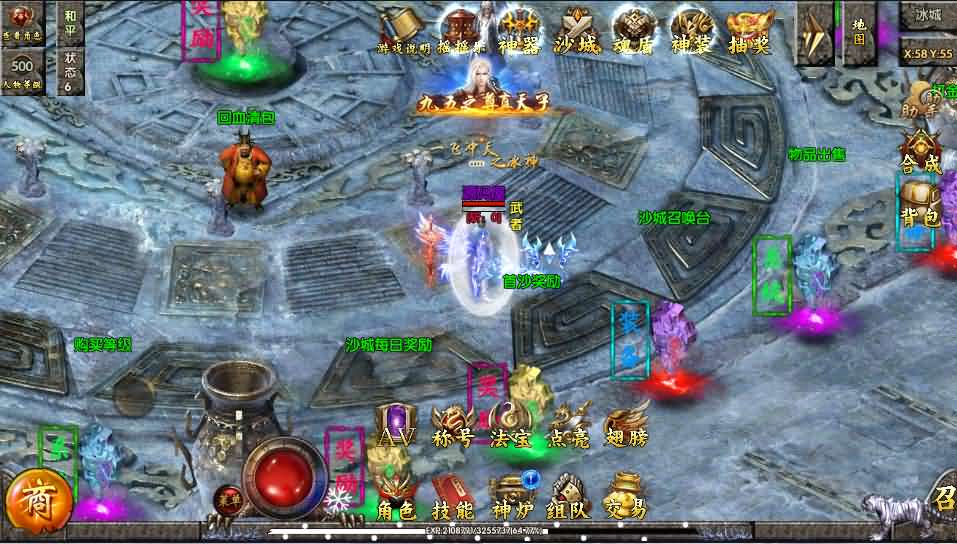Open the 地图 map button

coord(858,31)
